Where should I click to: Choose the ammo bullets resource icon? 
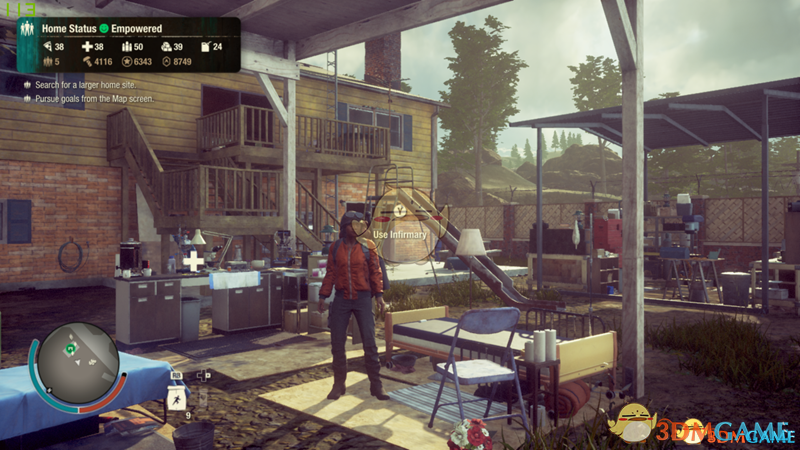coord(126,47)
